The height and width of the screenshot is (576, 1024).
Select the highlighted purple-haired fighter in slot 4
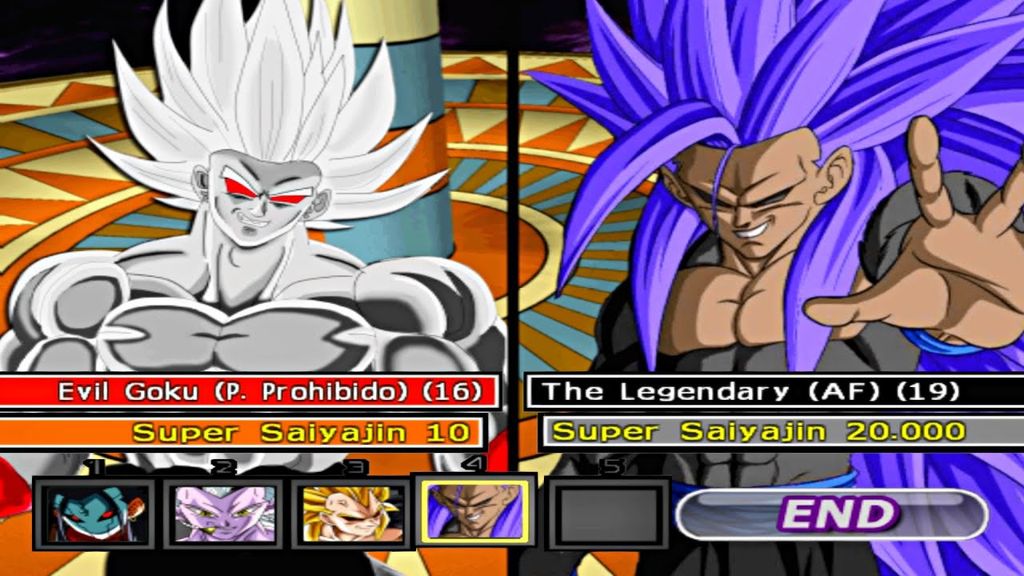(476, 512)
